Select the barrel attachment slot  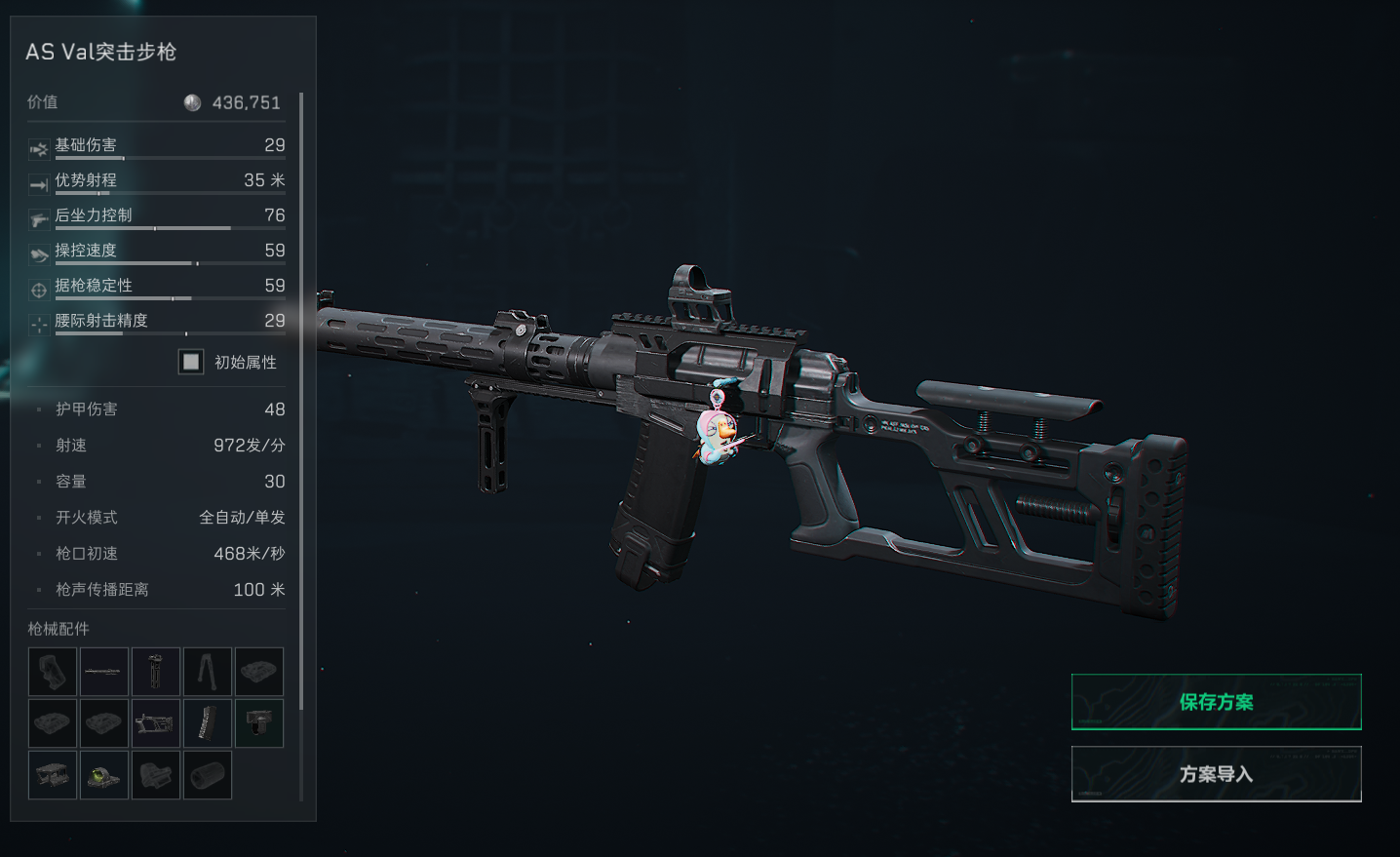pos(104,672)
